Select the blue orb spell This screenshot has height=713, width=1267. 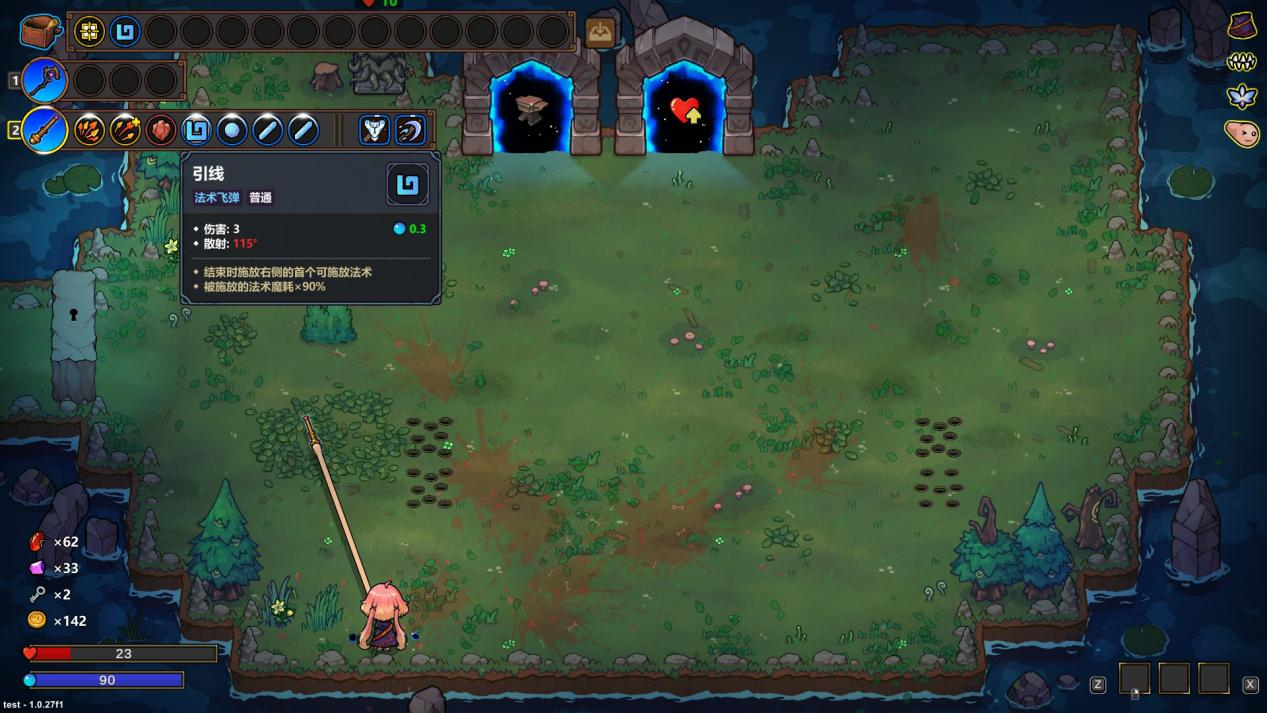[x=232, y=130]
